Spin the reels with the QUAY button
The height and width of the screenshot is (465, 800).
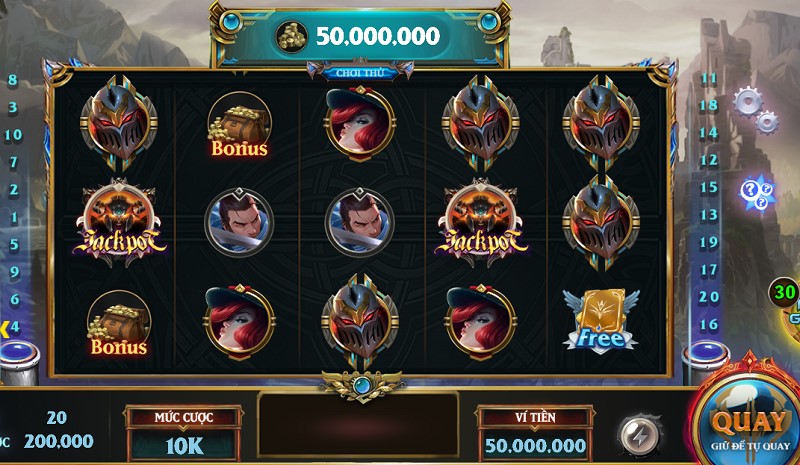(749, 424)
